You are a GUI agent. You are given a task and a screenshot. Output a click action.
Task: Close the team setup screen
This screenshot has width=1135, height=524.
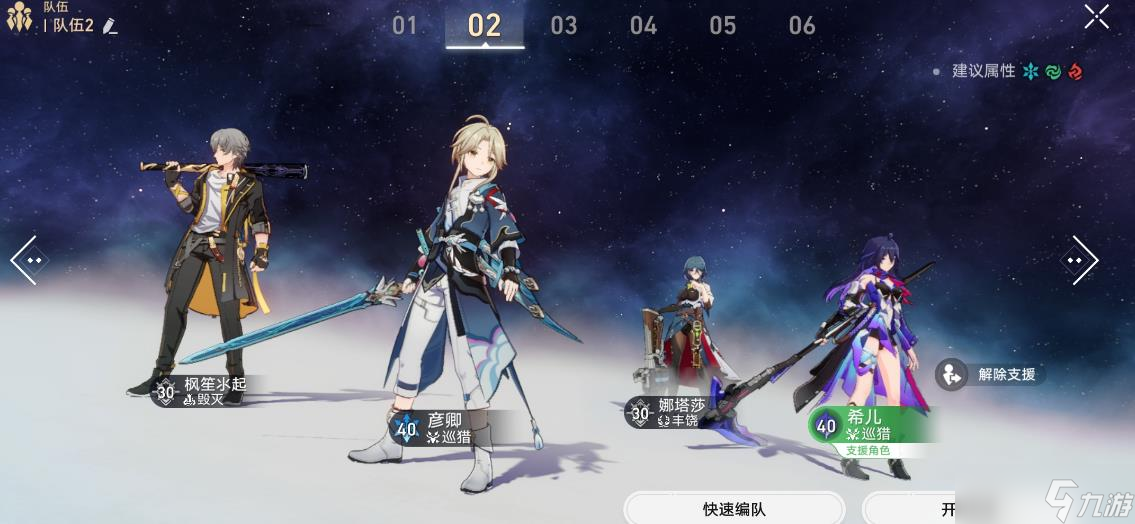(x=1096, y=17)
